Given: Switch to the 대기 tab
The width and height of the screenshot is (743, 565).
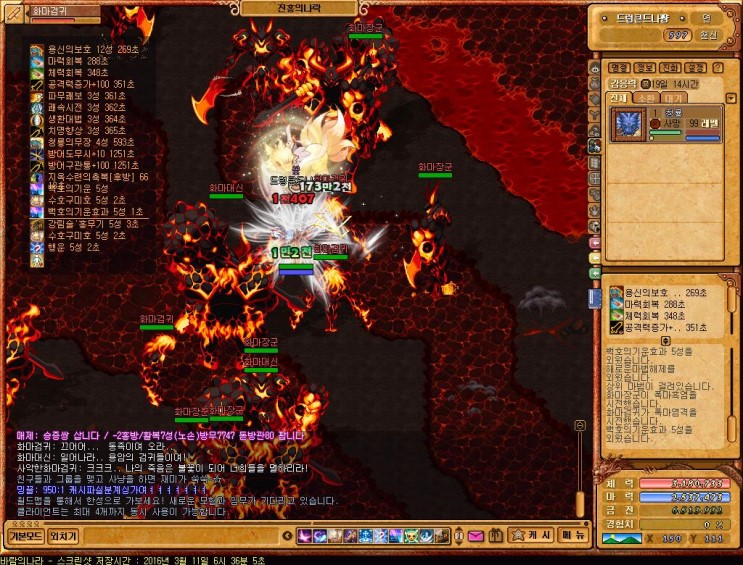Looking at the screenshot, I should click(672, 99).
